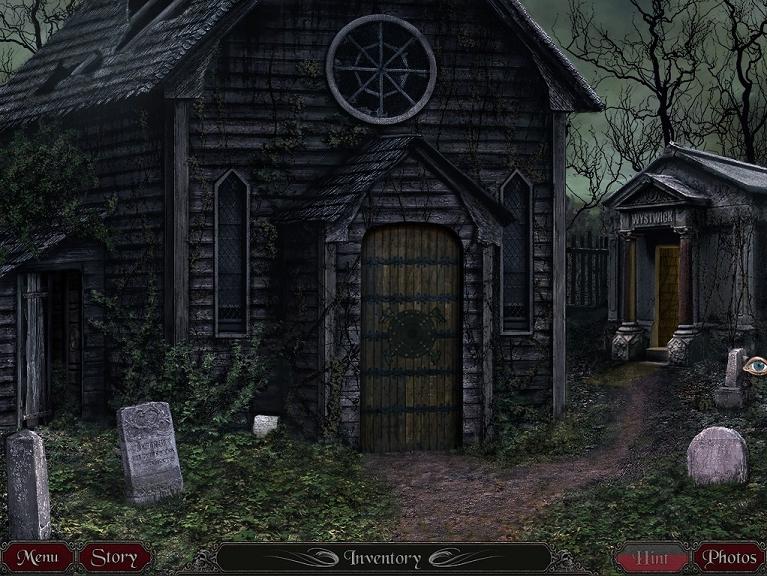
Task: Open the Menu button
Action: (37, 557)
